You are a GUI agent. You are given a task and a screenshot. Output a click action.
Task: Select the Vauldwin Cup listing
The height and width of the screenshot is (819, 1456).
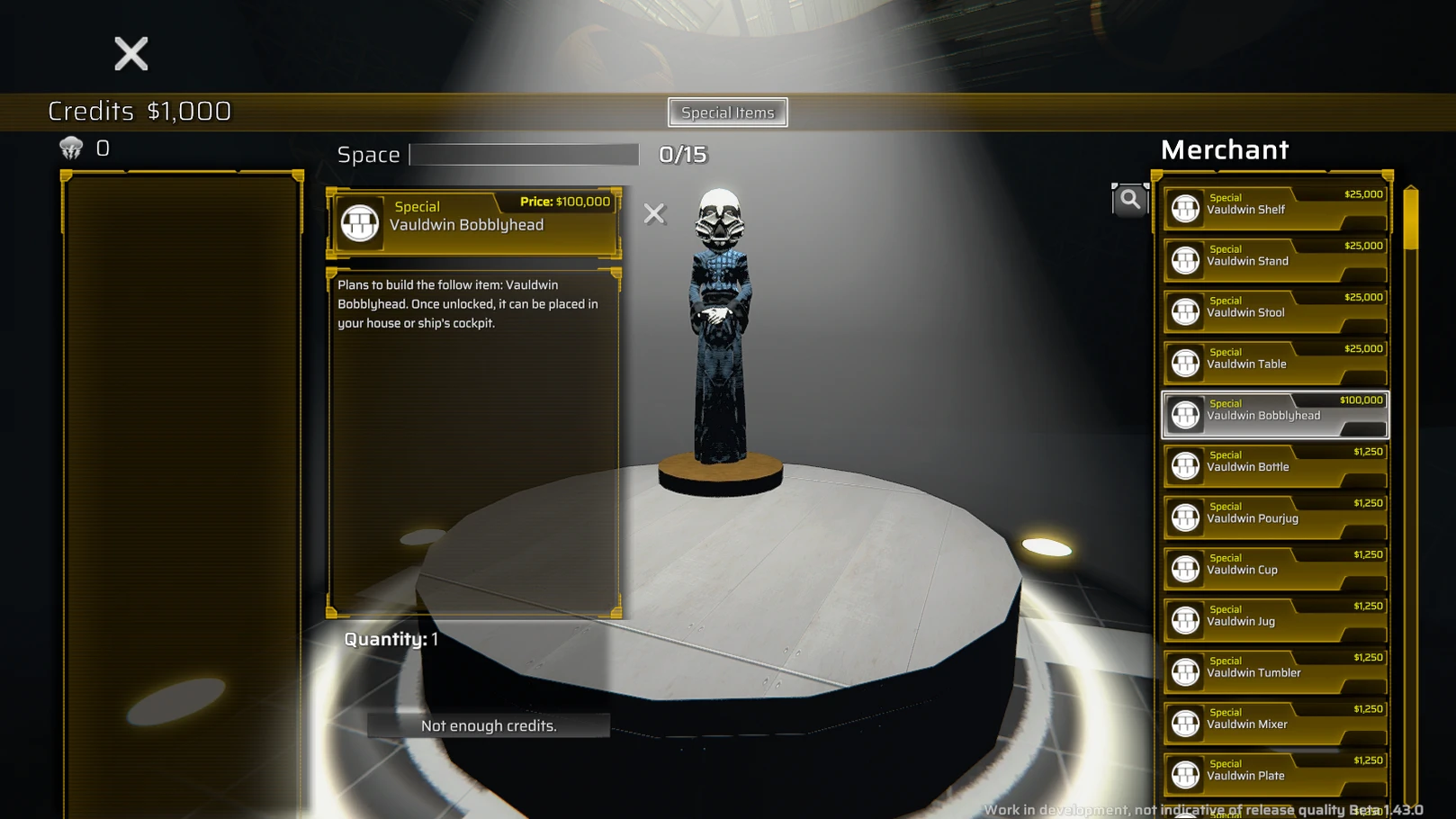[1274, 569]
